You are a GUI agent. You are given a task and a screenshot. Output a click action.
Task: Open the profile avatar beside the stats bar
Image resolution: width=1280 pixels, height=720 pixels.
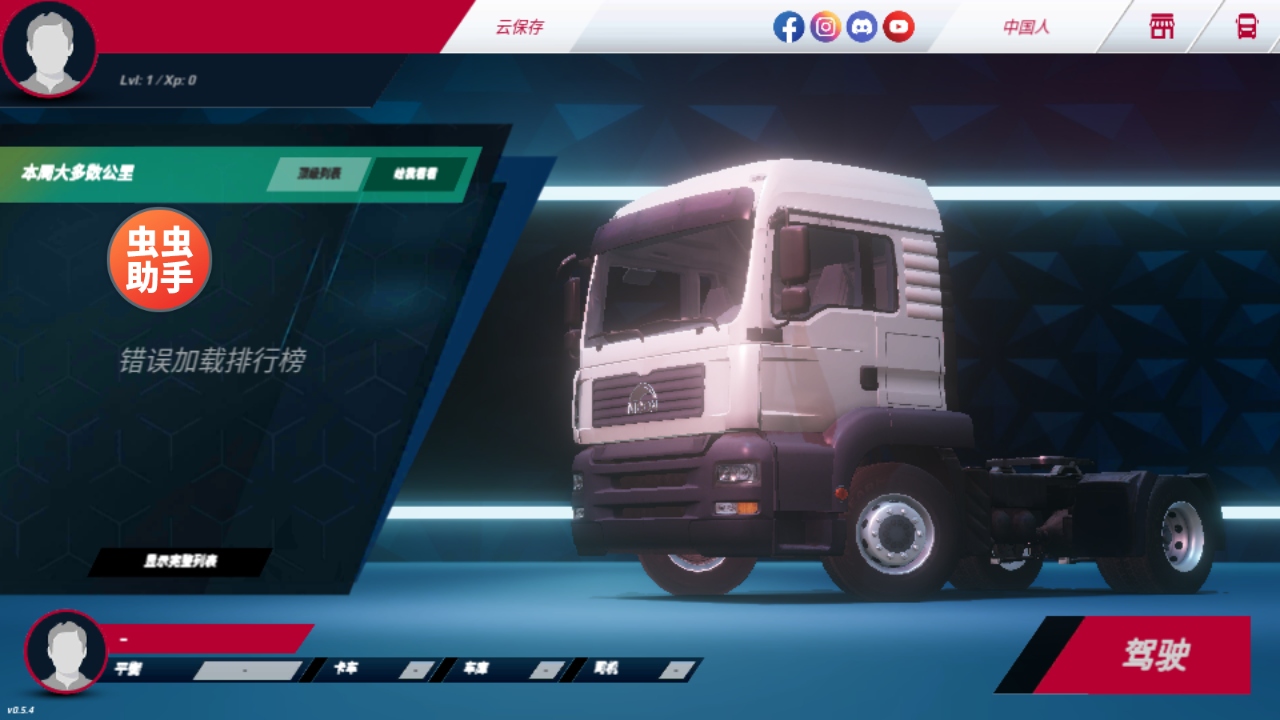click(66, 651)
